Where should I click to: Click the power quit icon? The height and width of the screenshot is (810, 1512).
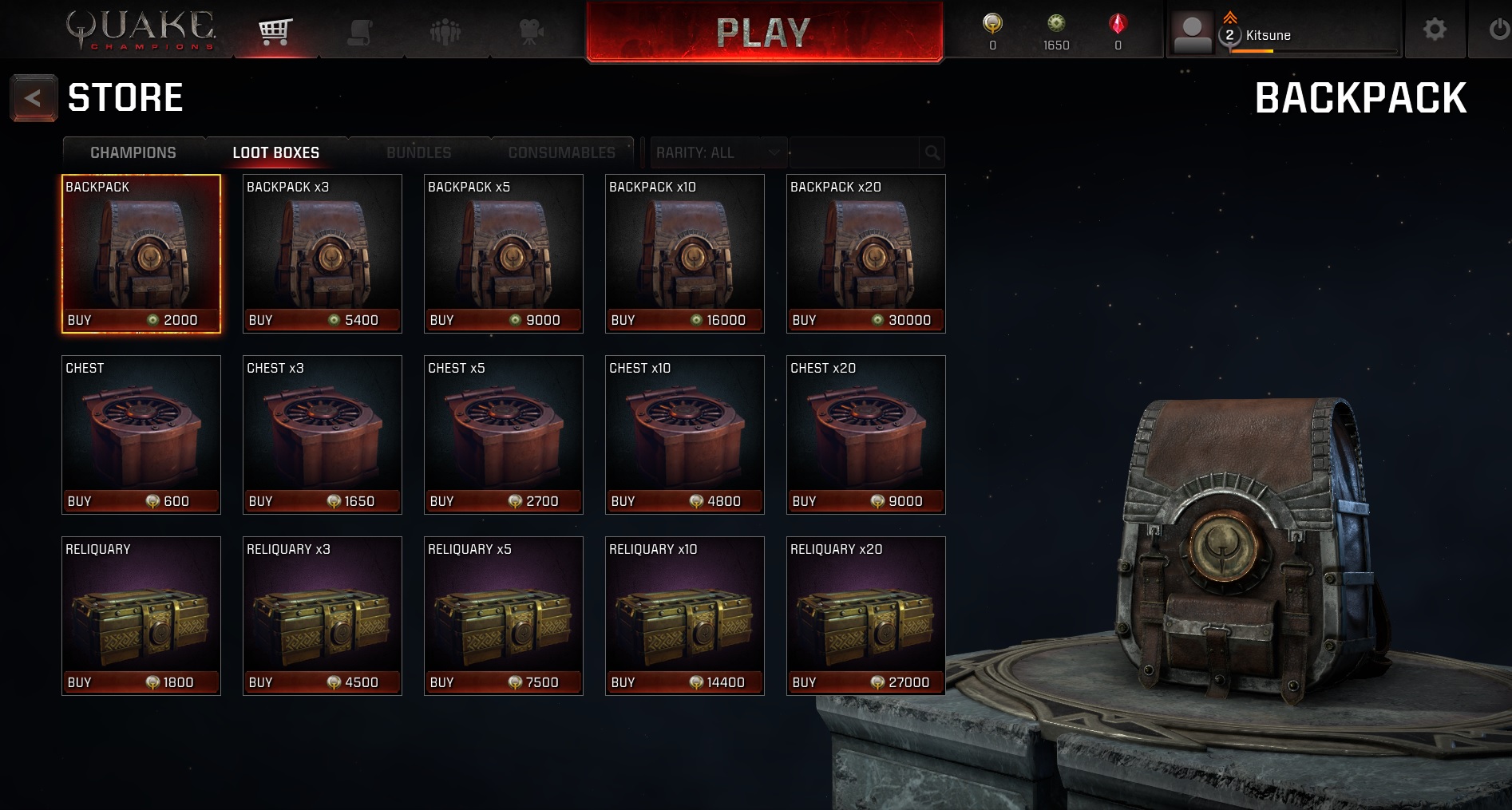point(1498,30)
